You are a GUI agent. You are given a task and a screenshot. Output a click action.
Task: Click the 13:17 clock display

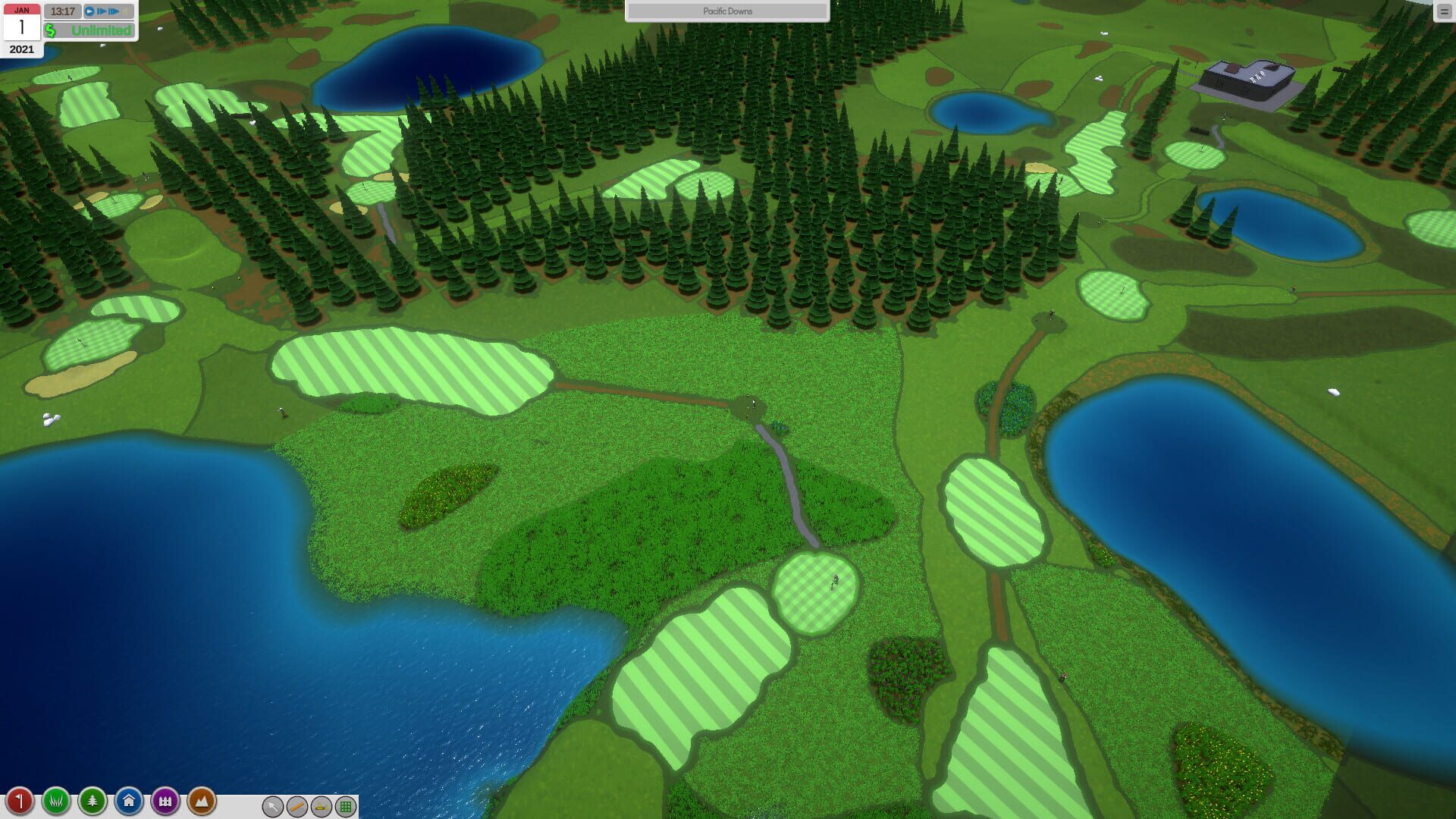click(x=63, y=11)
